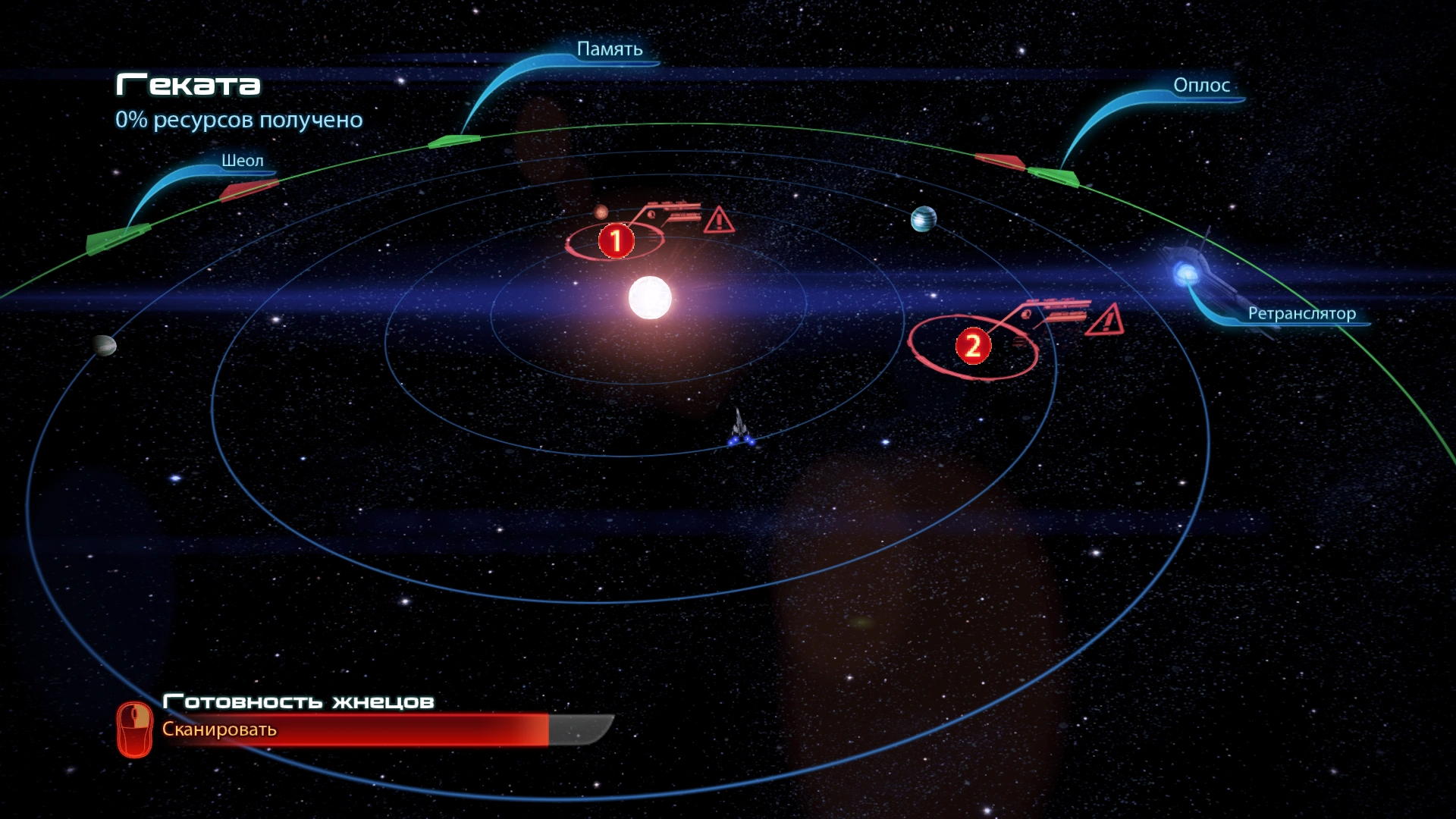This screenshot has width=1456, height=819.
Task: Click the Ретранслятор mass relay label
Action: [1301, 314]
